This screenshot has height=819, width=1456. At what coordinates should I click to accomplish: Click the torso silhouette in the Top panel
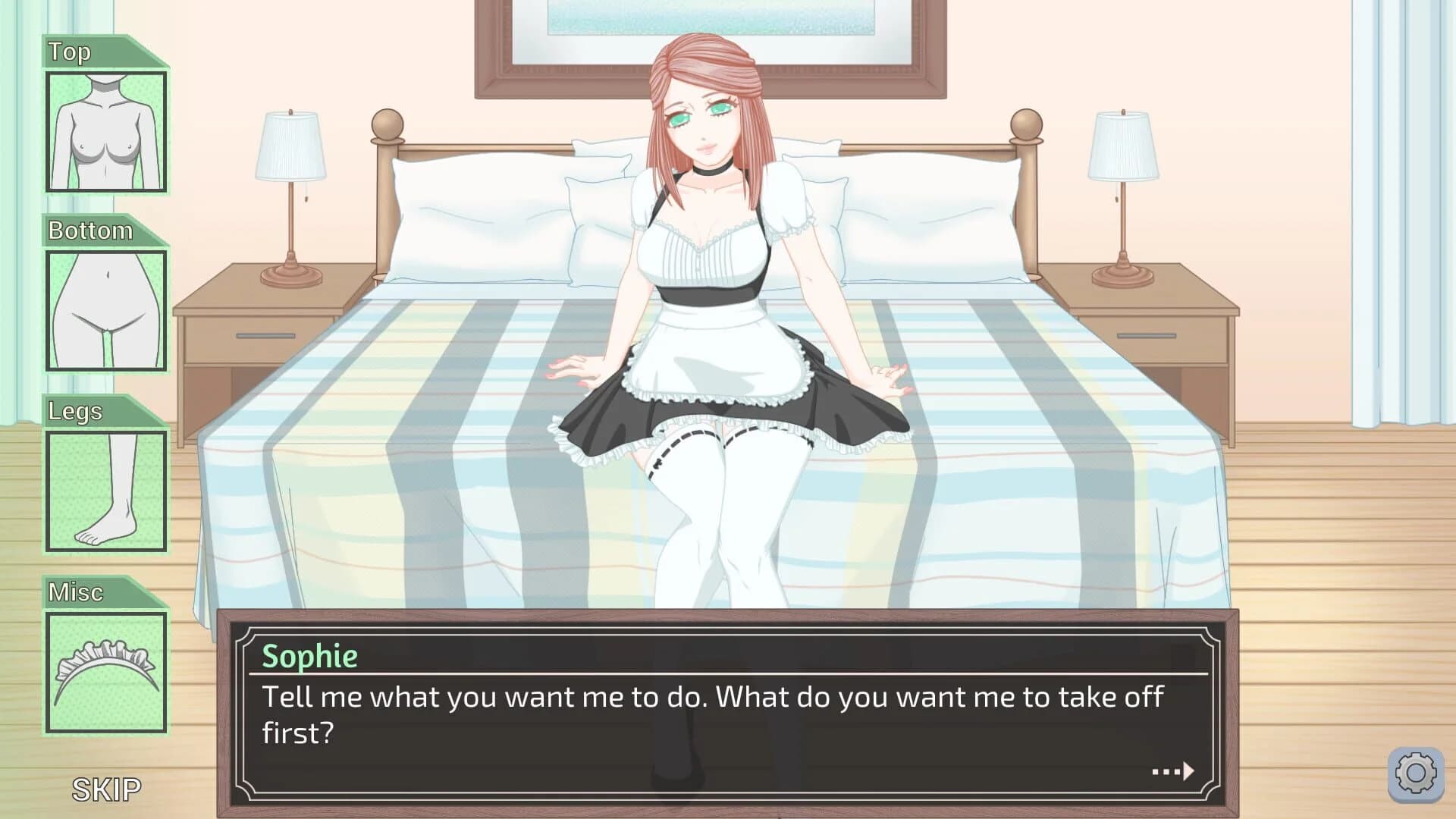106,130
